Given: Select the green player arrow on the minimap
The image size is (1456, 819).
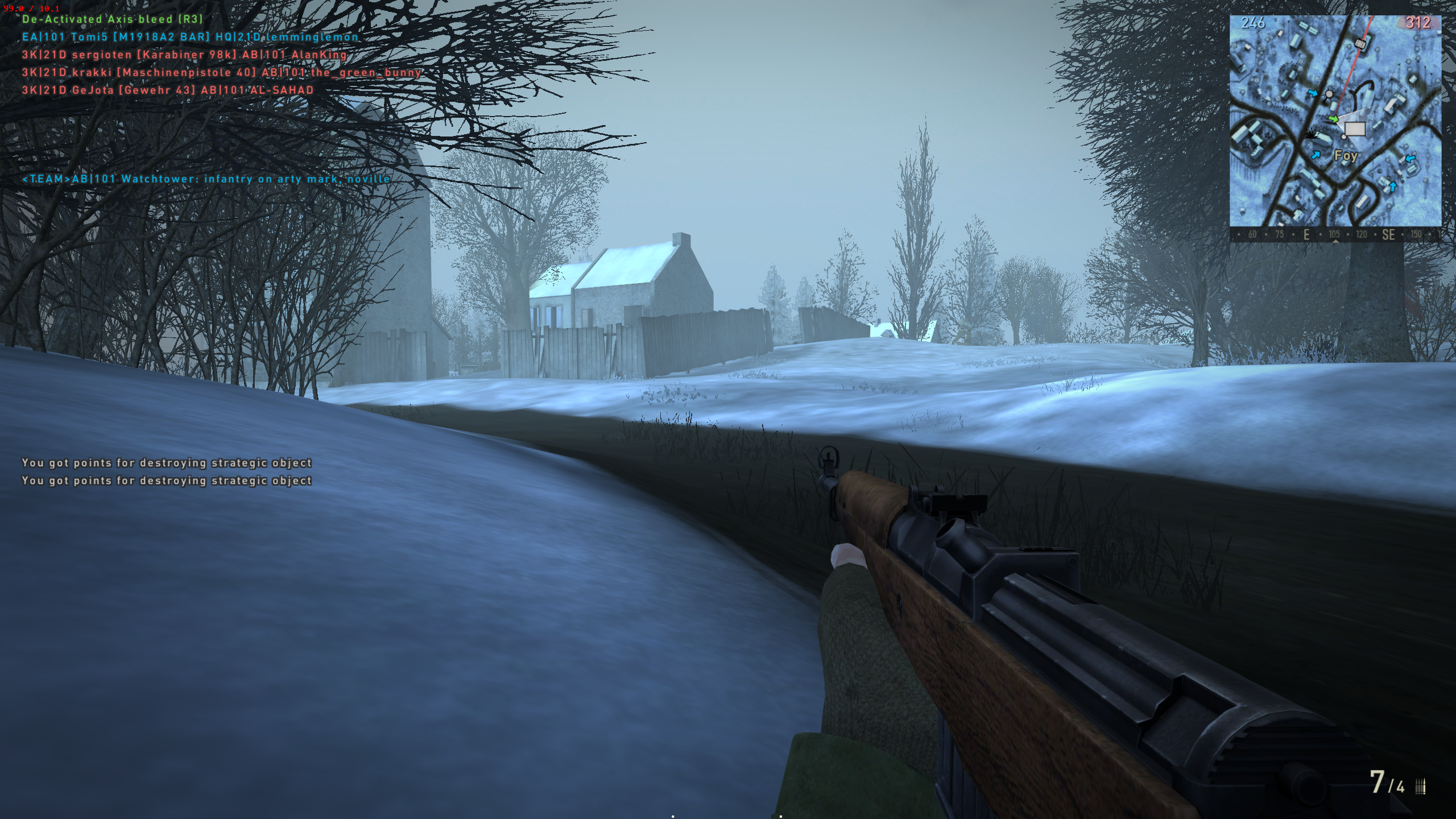Looking at the screenshot, I should click(1334, 119).
